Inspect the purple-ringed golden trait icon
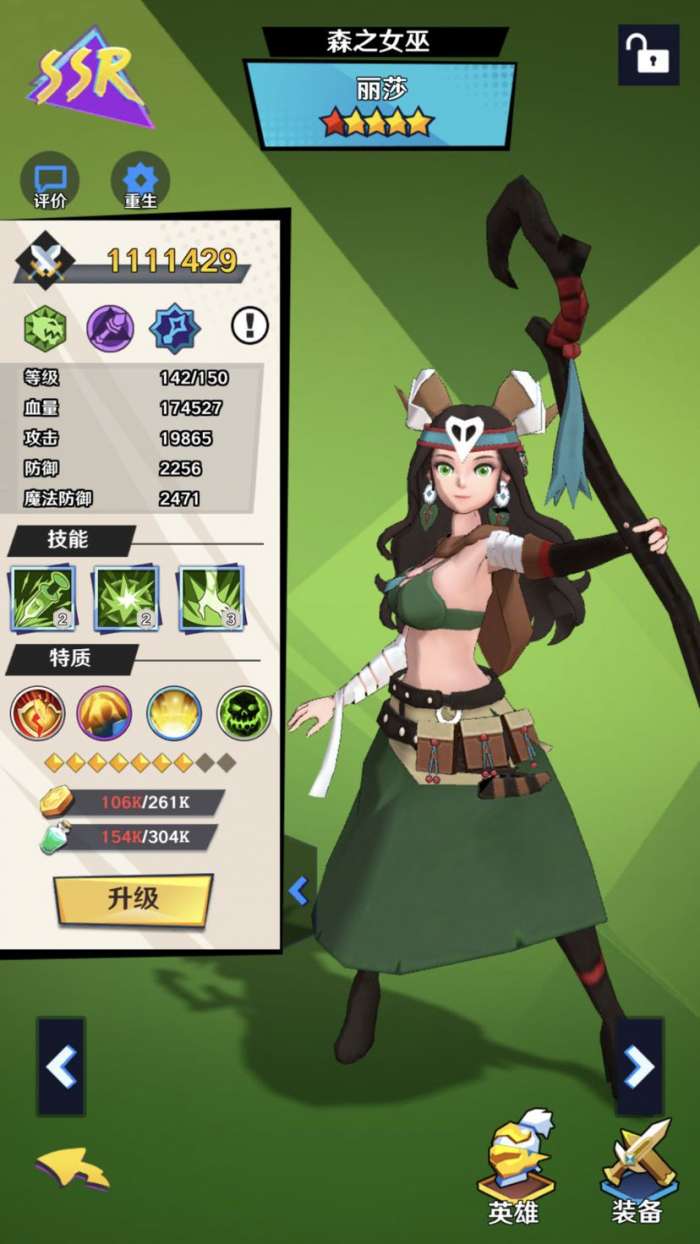Viewport: 700px width, 1244px height. coord(105,713)
